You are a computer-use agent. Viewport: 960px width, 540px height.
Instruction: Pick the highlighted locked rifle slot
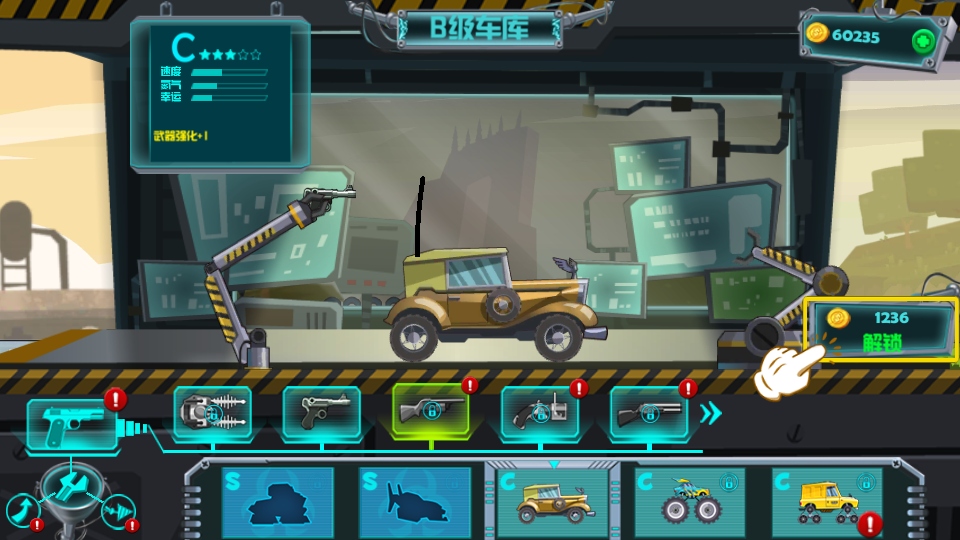(x=430, y=411)
